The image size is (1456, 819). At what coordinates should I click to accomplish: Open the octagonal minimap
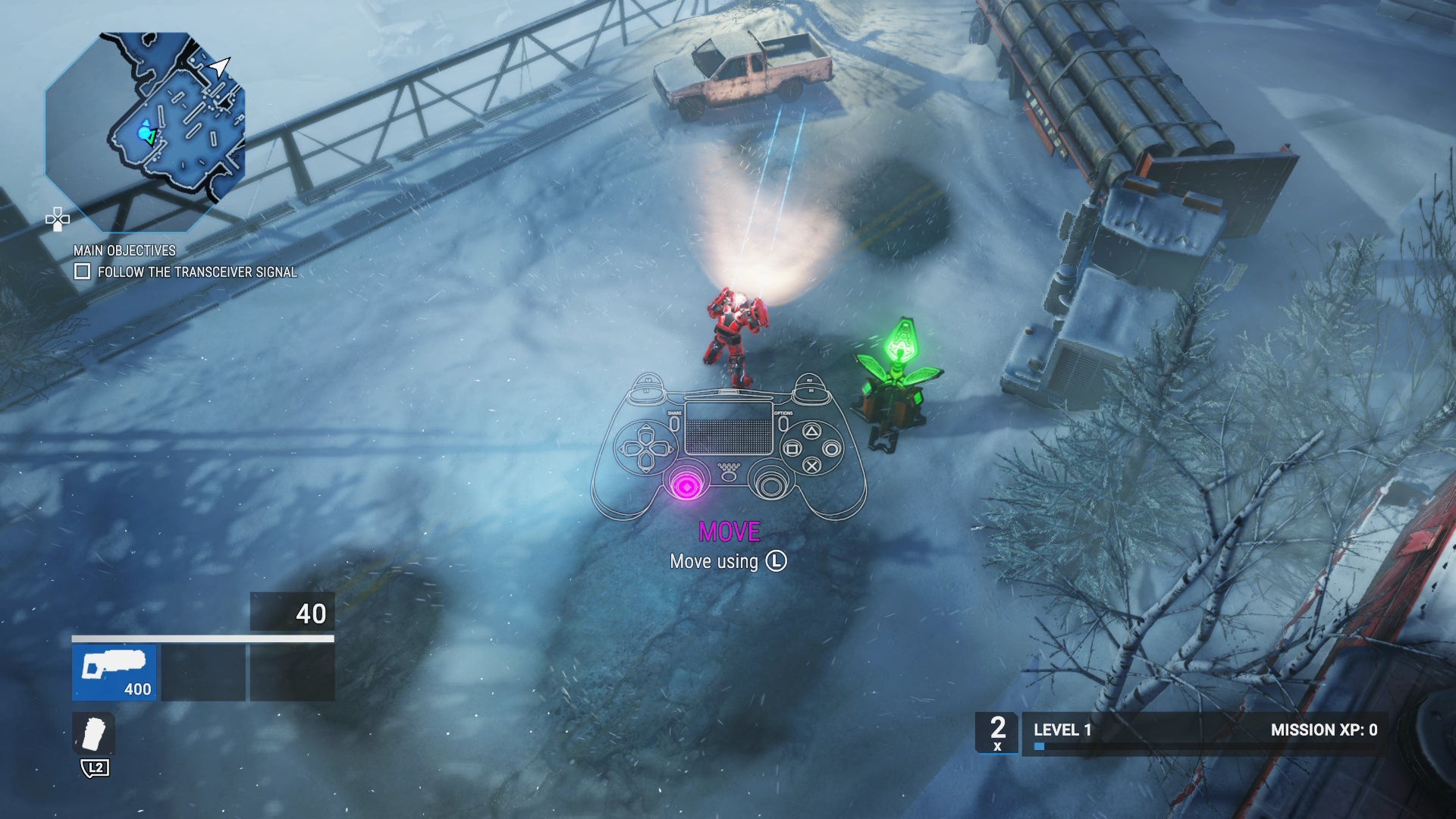145,131
